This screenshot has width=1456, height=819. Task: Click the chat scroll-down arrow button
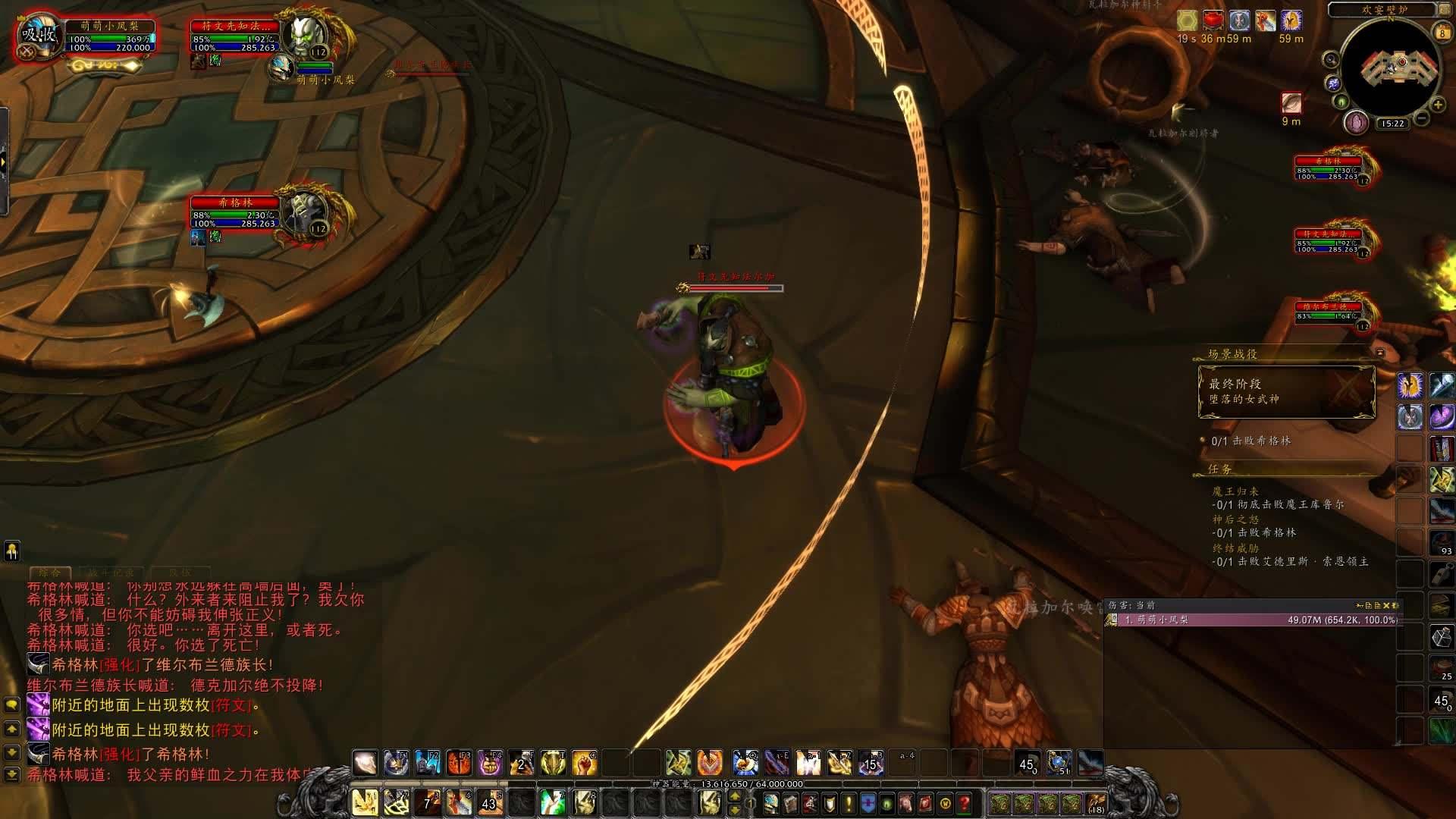pos(12,752)
